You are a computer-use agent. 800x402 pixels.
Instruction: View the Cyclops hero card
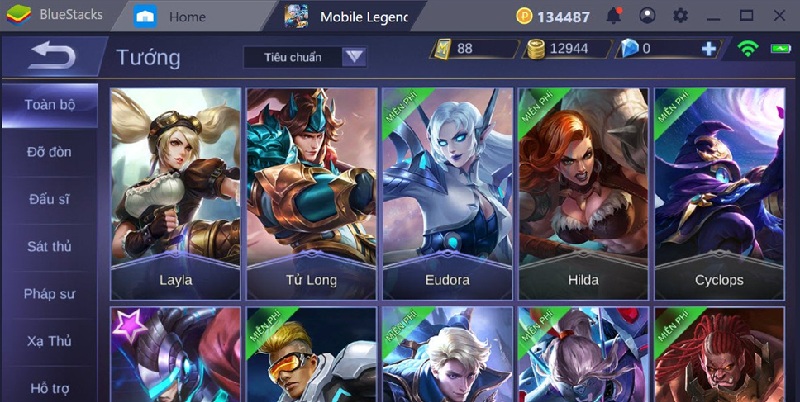click(719, 193)
